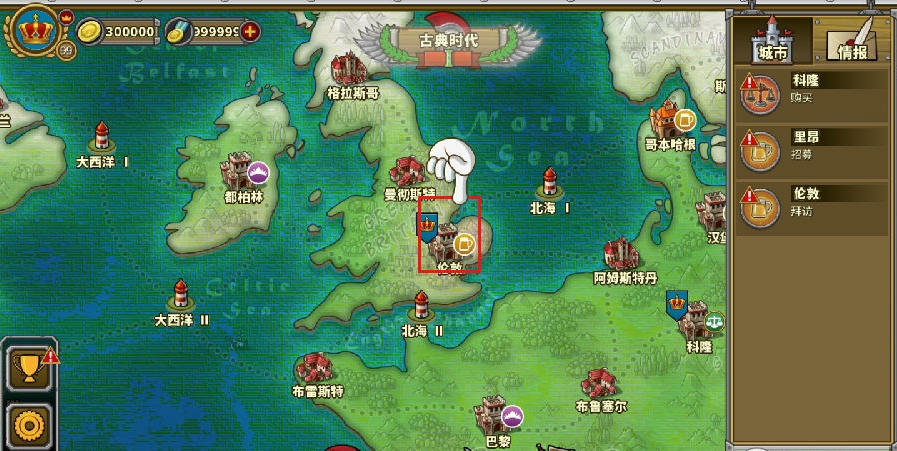The height and width of the screenshot is (451, 897).
Task: Open the gear settings button
Action: click(x=28, y=425)
